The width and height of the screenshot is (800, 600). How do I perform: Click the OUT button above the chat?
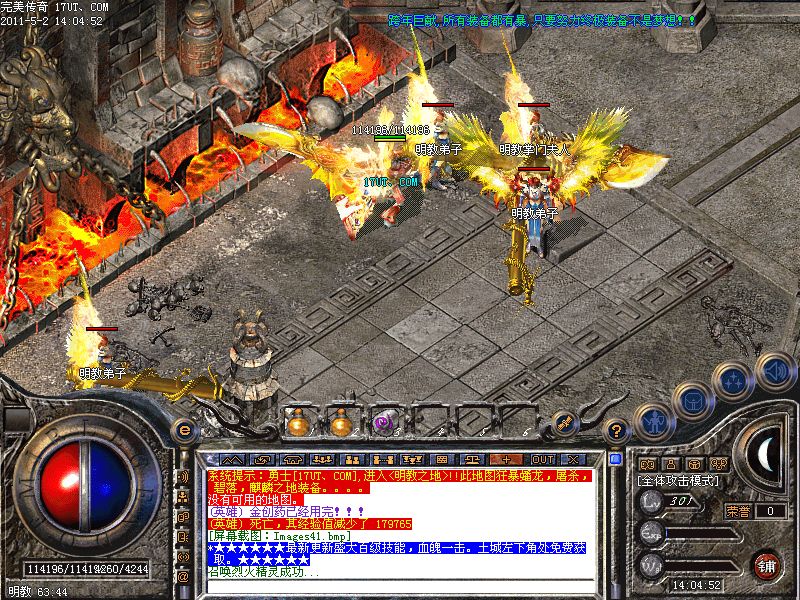click(x=542, y=459)
